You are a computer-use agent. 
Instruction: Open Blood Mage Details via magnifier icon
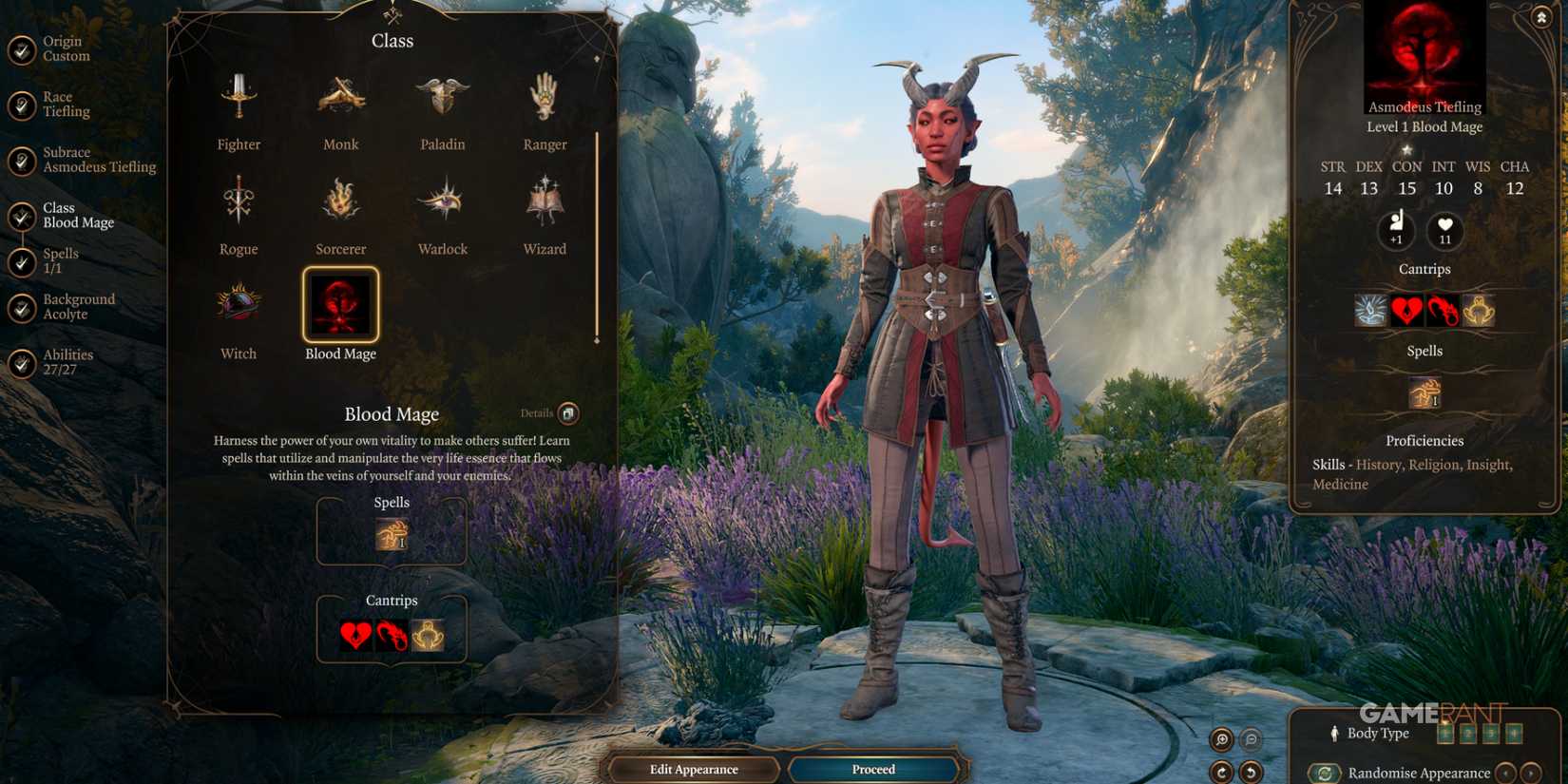[x=566, y=413]
